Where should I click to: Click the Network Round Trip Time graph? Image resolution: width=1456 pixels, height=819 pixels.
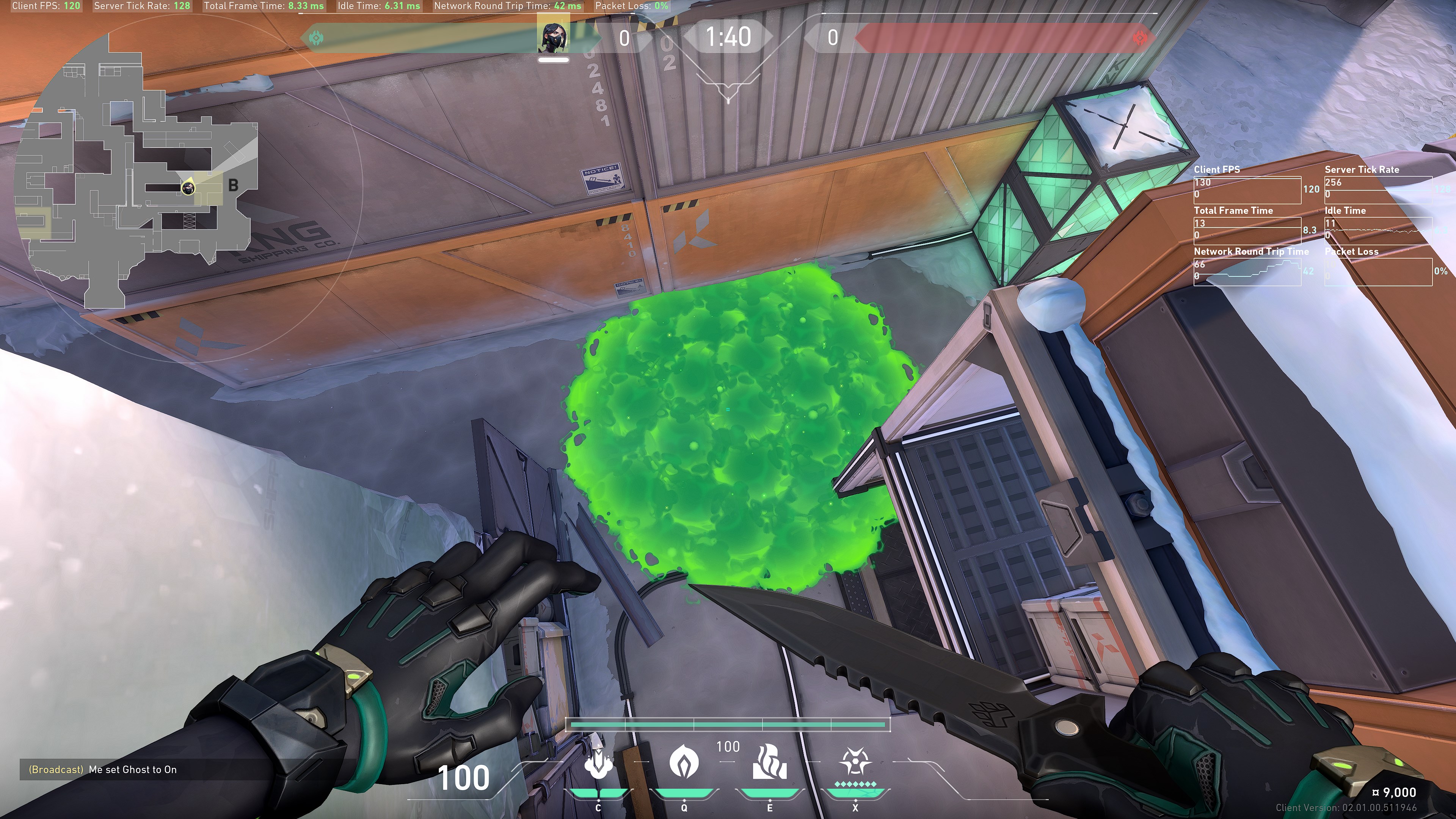click(x=1247, y=271)
